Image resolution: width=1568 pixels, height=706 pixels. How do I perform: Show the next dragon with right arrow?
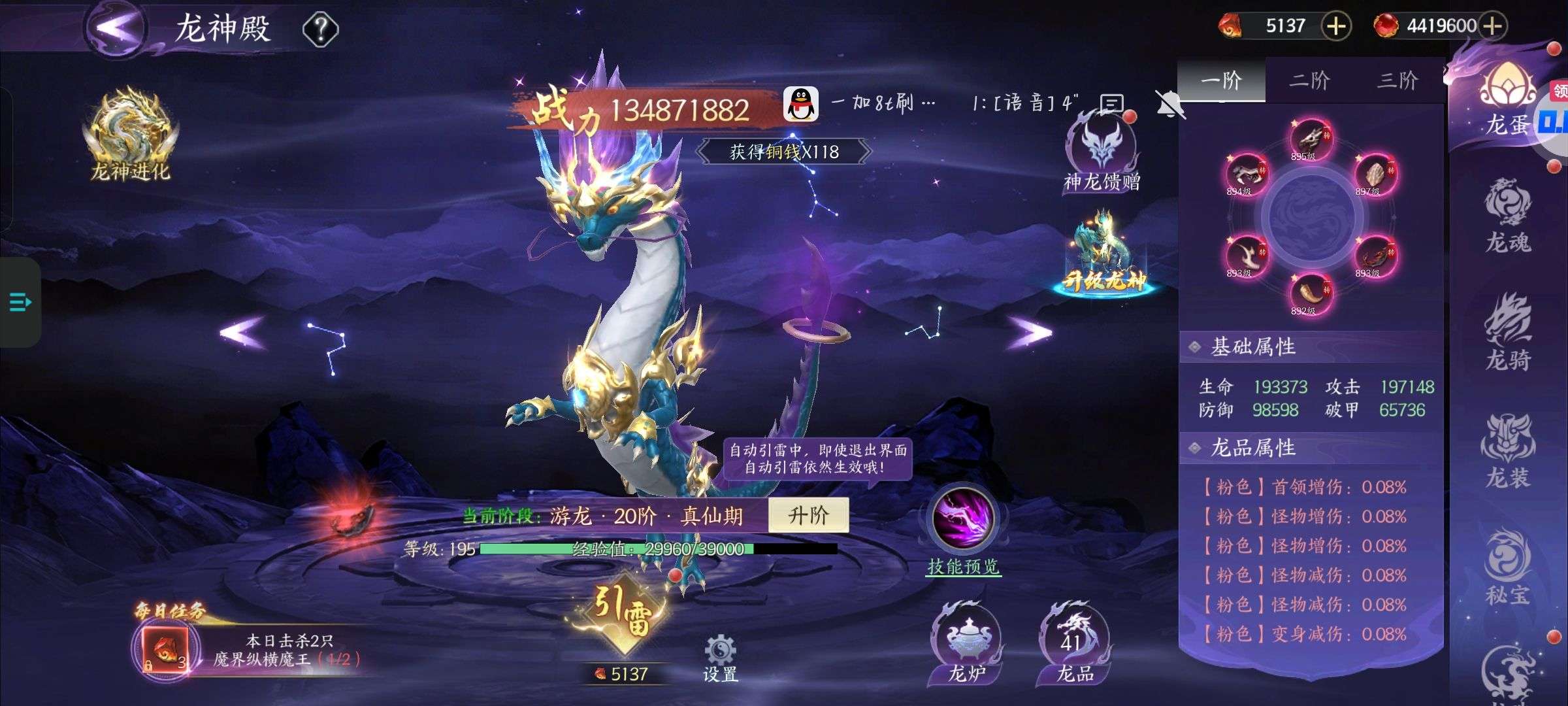[1030, 332]
